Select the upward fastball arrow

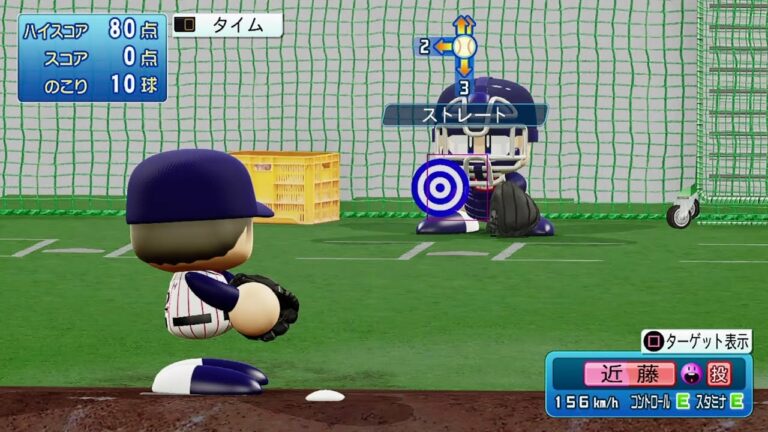coord(463,23)
